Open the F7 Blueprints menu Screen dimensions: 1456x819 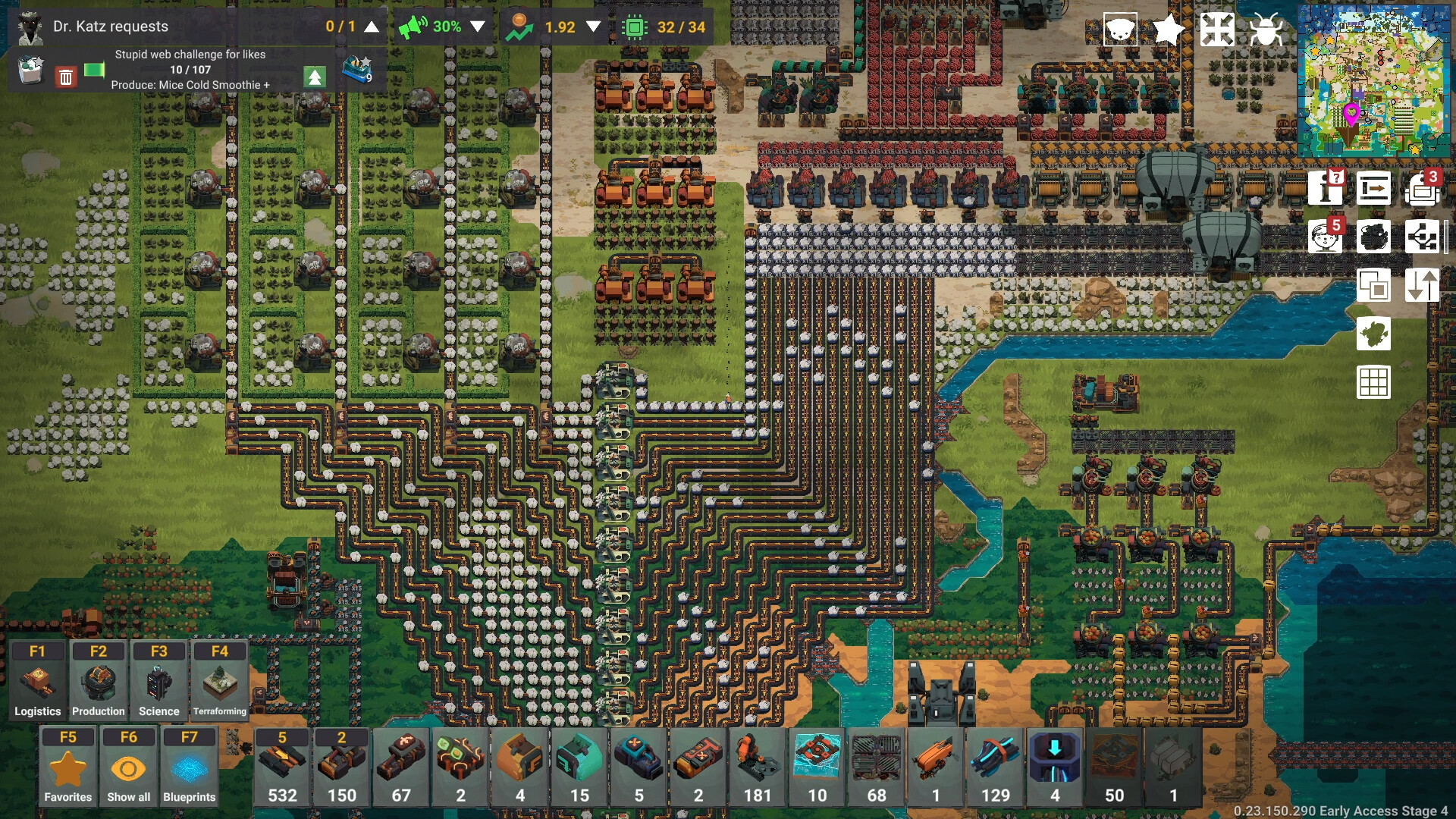(189, 765)
